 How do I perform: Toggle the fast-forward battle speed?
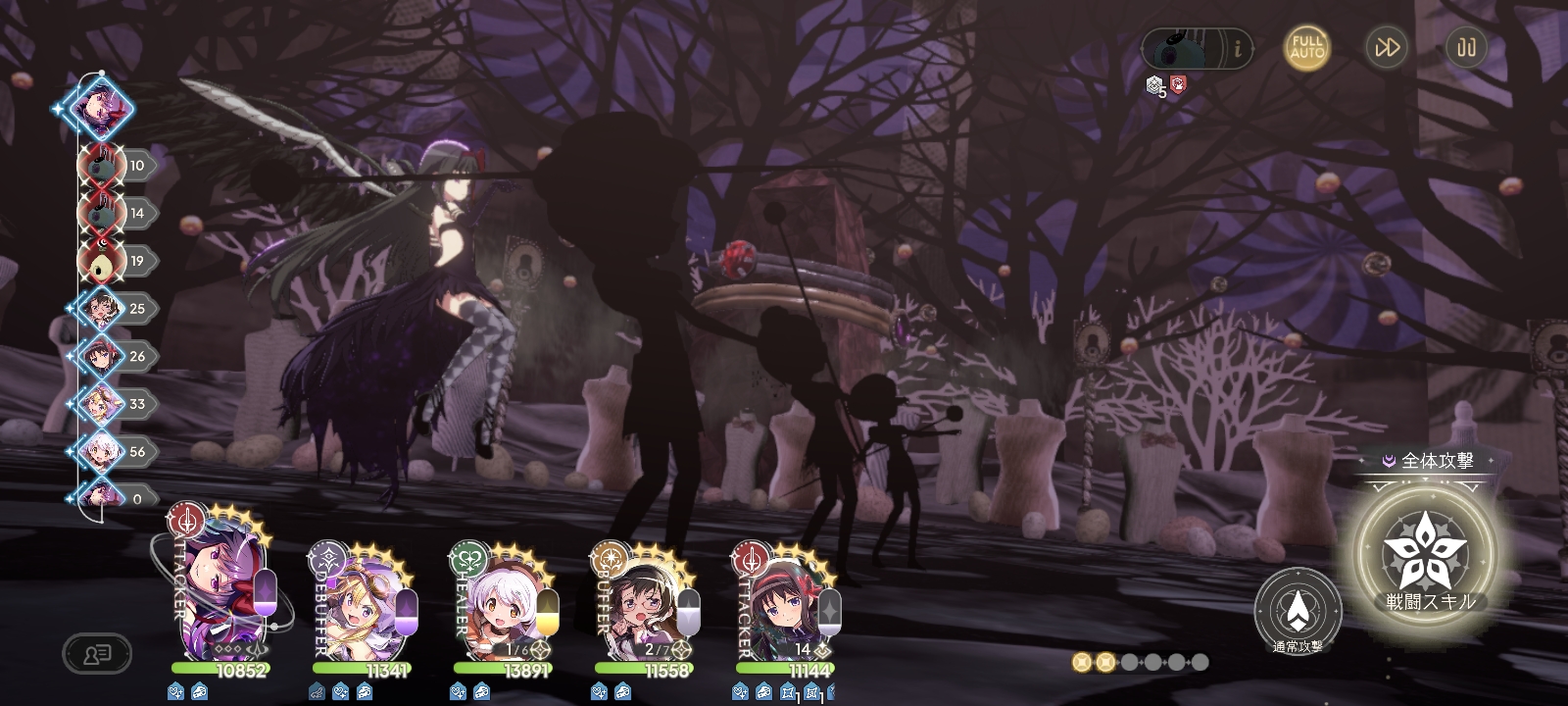(1387, 47)
